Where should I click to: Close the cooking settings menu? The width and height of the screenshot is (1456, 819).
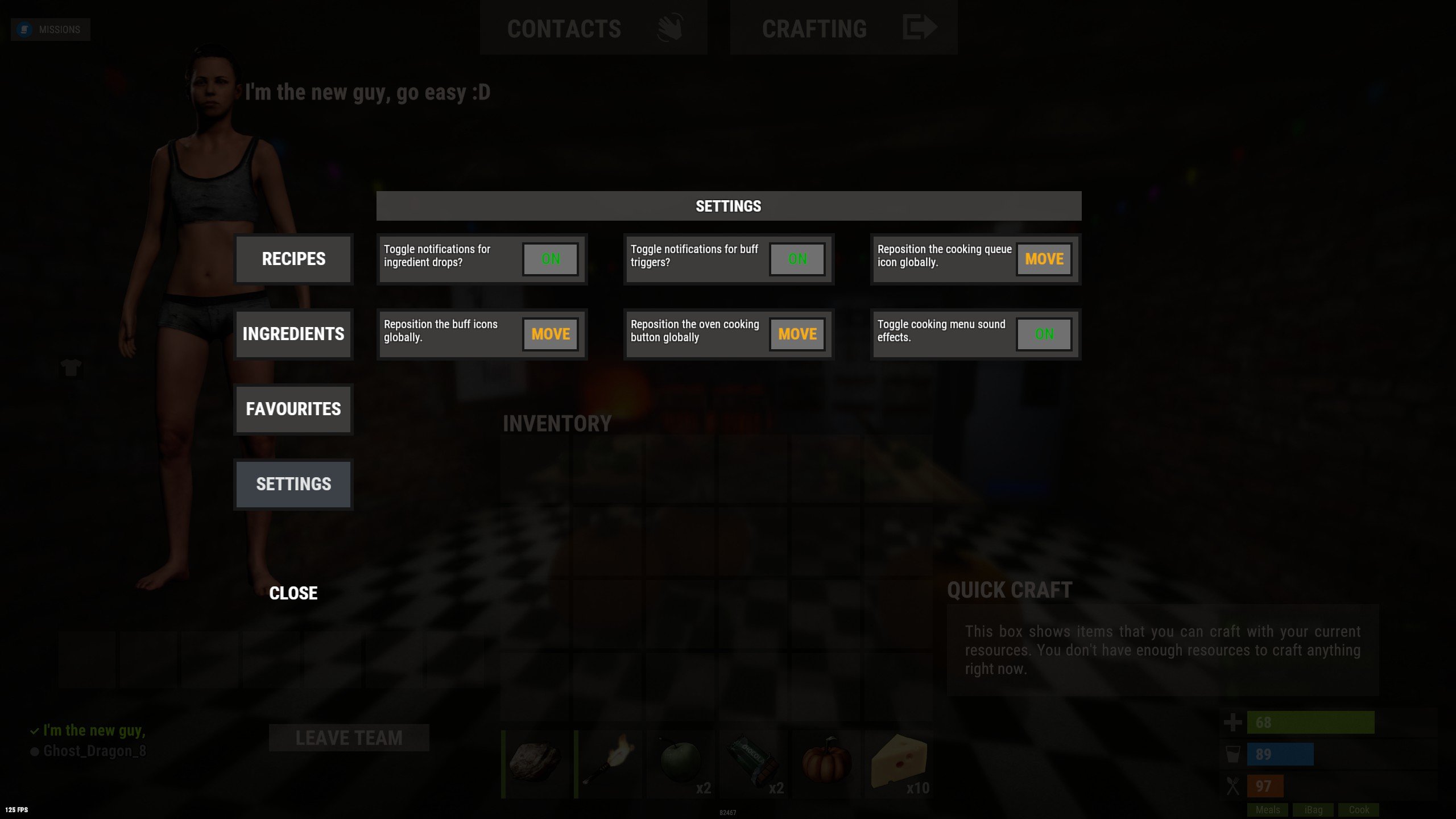[293, 593]
